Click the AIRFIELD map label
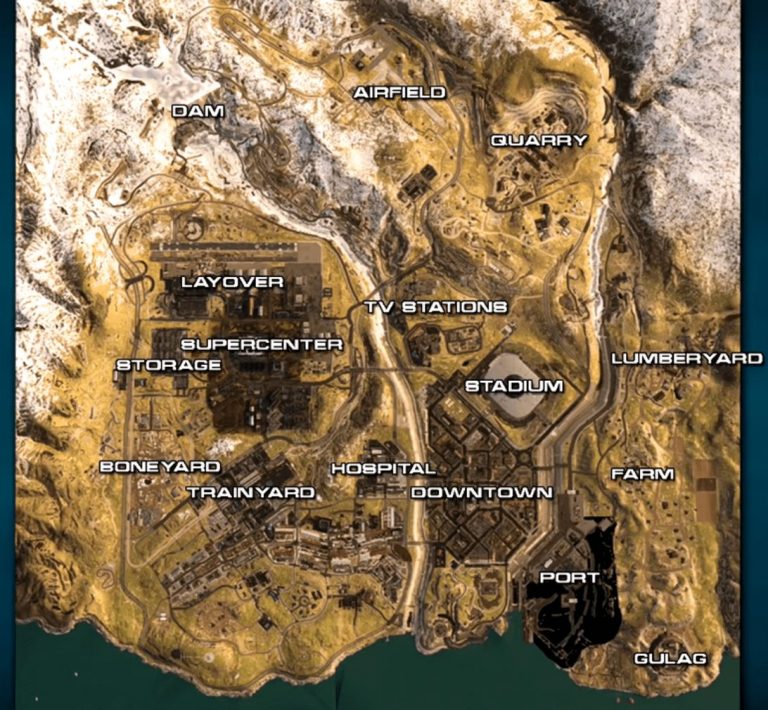 (398, 93)
